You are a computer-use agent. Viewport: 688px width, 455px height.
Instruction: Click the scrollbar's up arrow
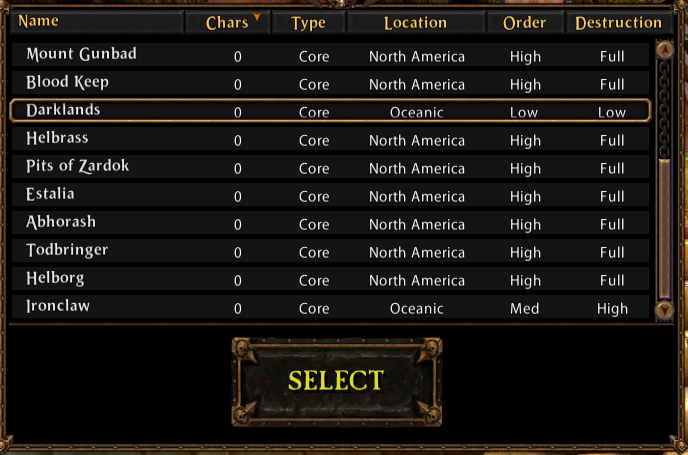point(664,48)
